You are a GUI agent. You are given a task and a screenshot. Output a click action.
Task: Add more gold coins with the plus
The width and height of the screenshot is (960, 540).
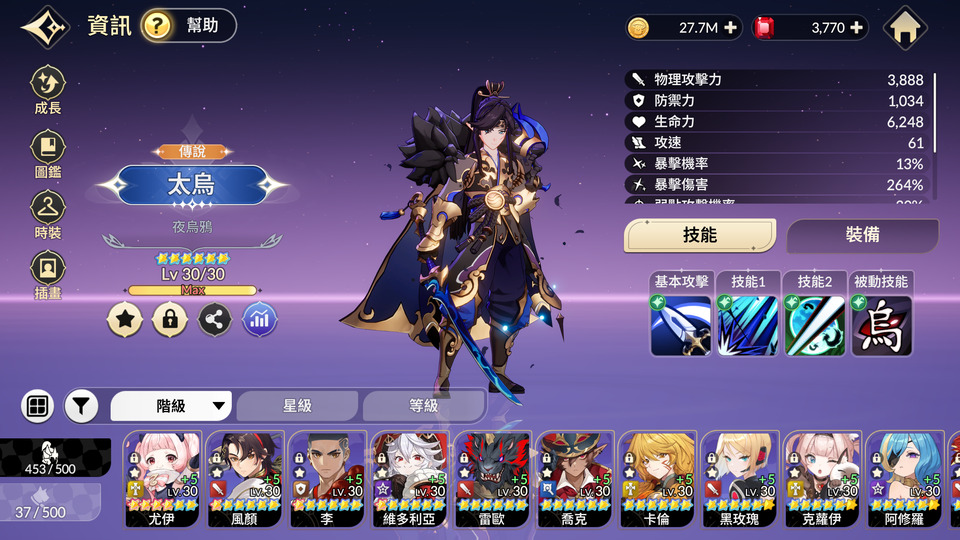(x=731, y=28)
